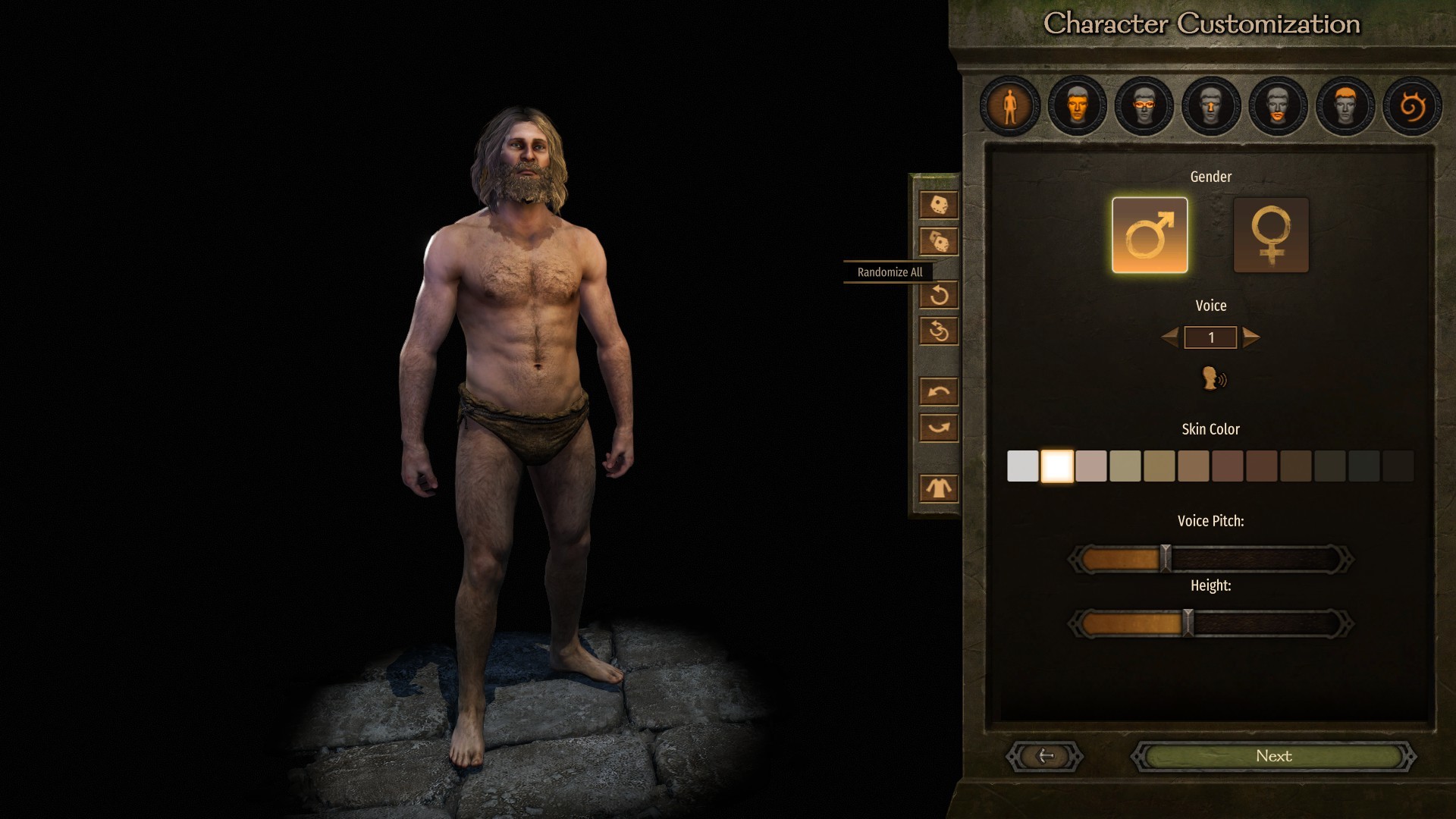Choose the male gender option
Viewport: 1456px width, 819px height.
pyautogui.click(x=1150, y=235)
